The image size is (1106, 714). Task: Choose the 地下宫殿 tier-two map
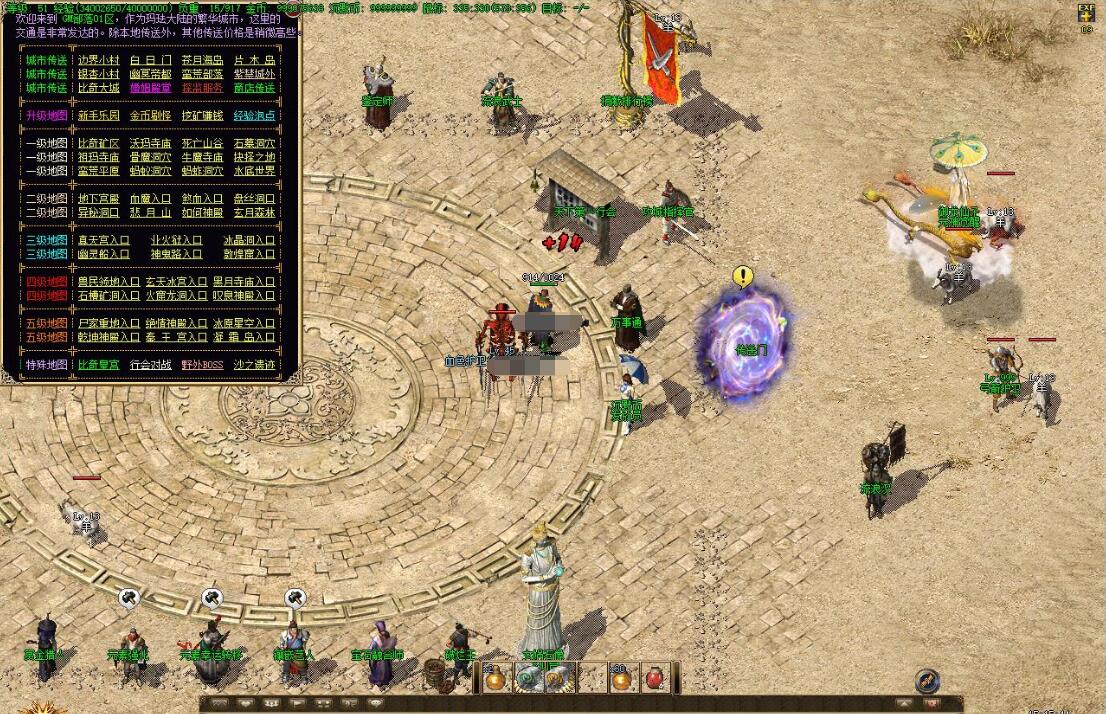point(99,199)
